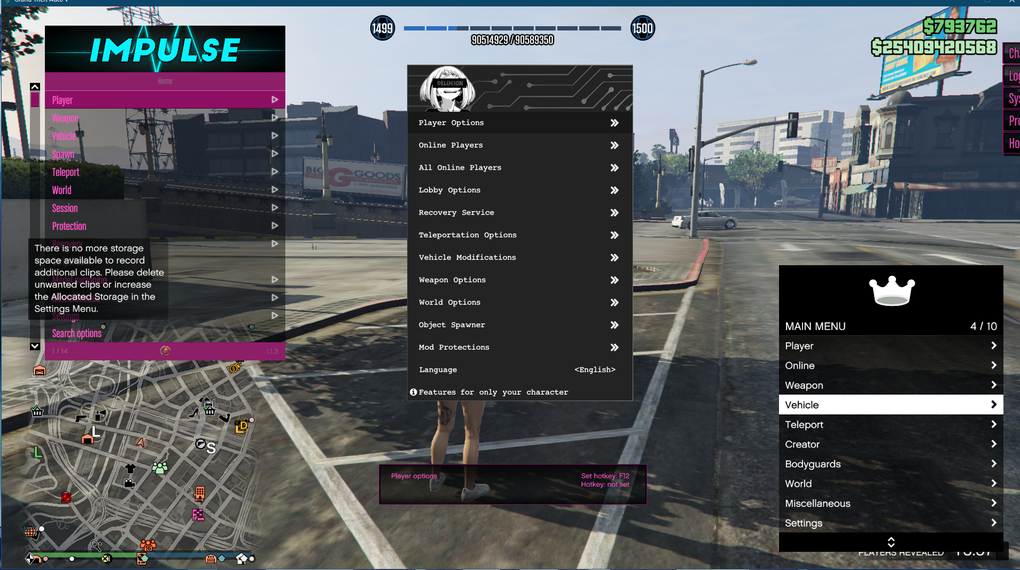The width and height of the screenshot is (1020, 570).
Task: Select the highlighted Vehicle row in Main Menu
Action: click(x=890, y=405)
